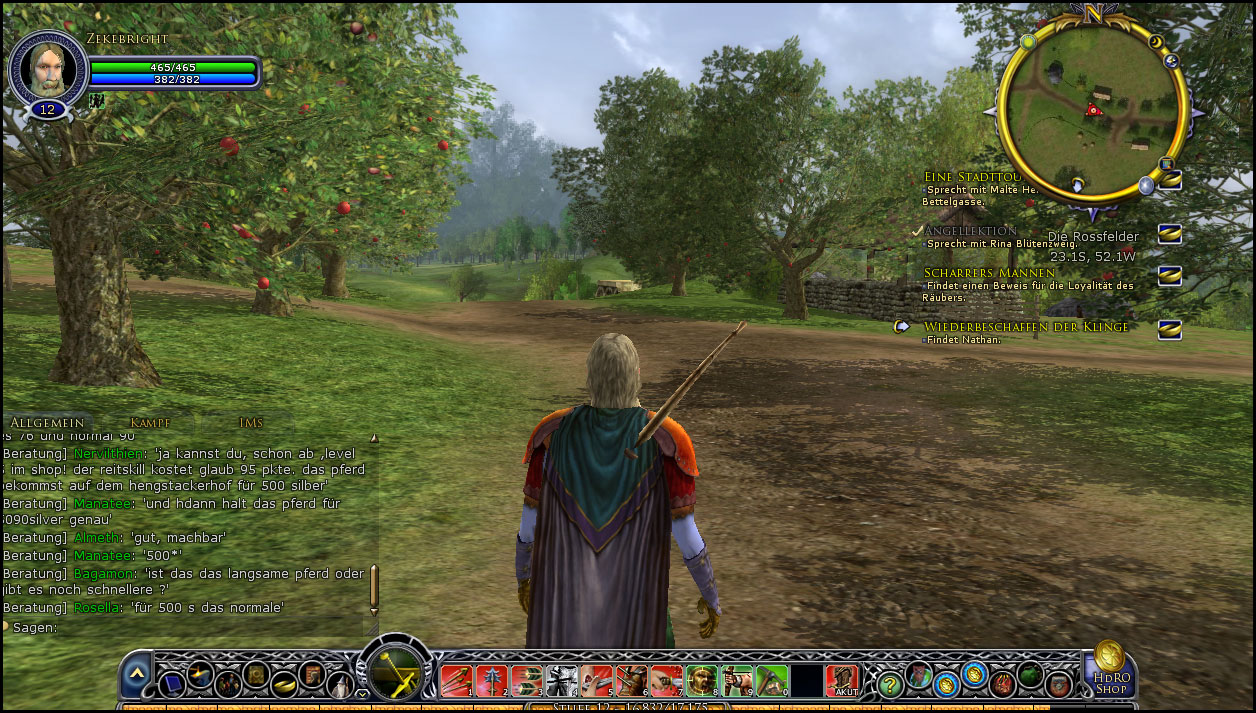Click the crossed sword auto-attack emblem
This screenshot has width=1256, height=713.
point(399,673)
